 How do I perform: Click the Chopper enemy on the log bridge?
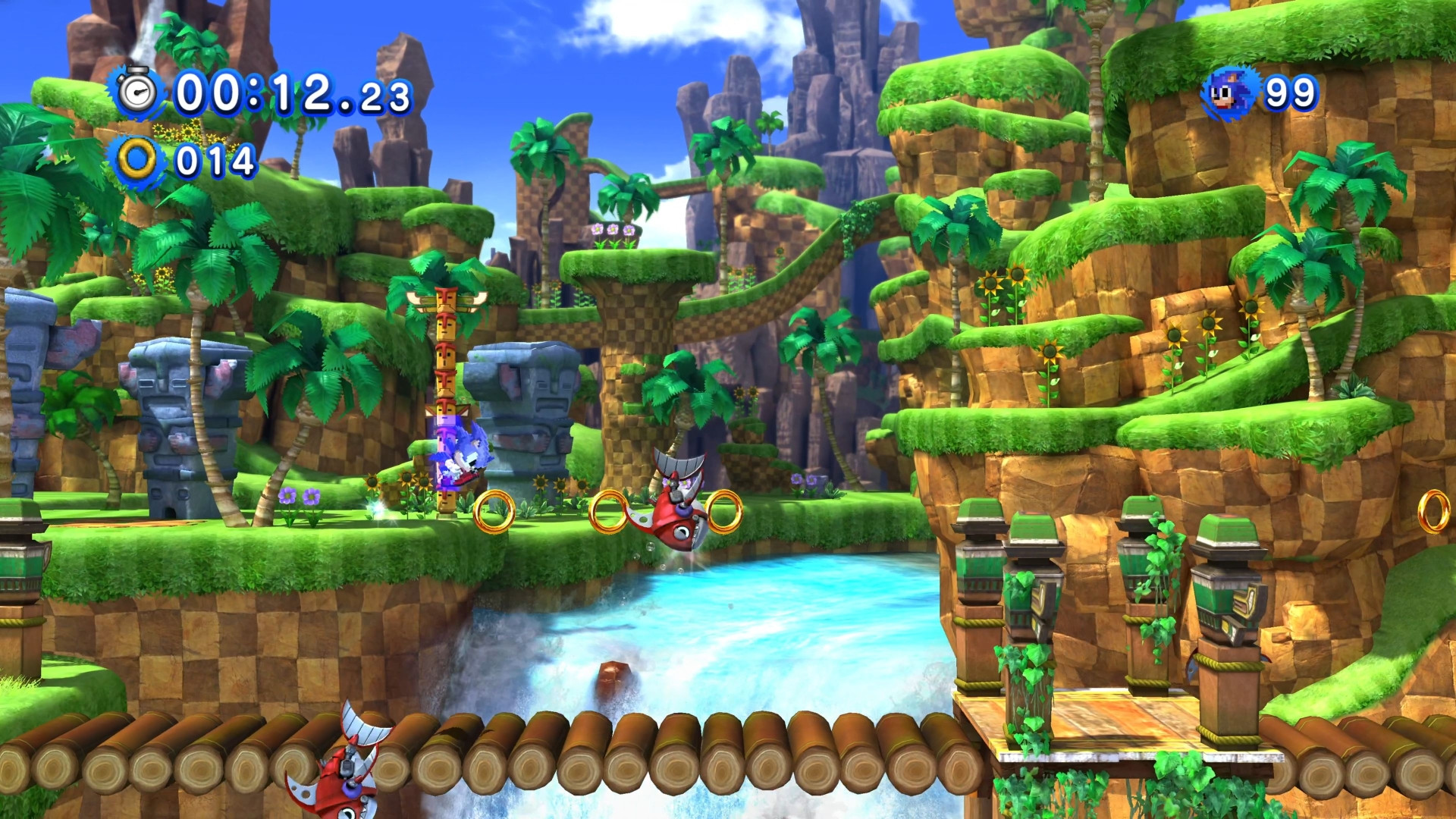tap(349, 777)
